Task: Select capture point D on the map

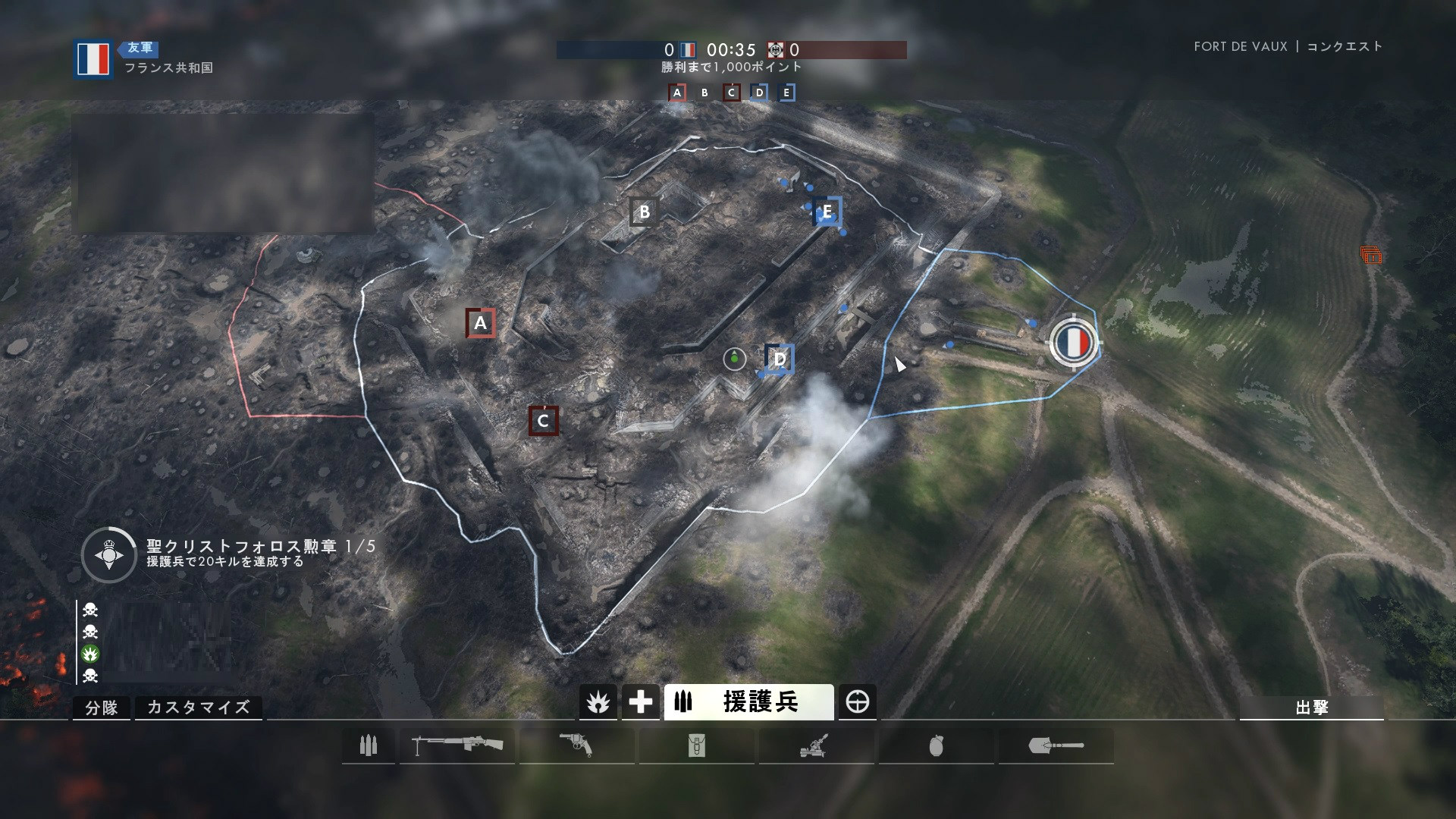Action: click(780, 359)
